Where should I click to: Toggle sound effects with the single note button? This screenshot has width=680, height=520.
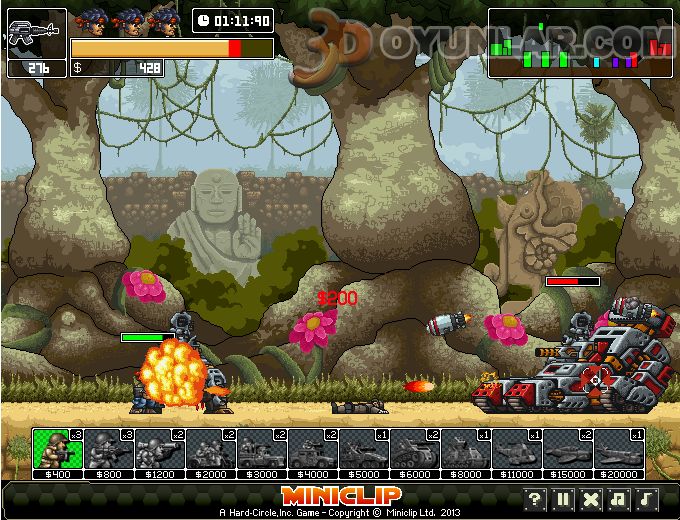tap(647, 499)
